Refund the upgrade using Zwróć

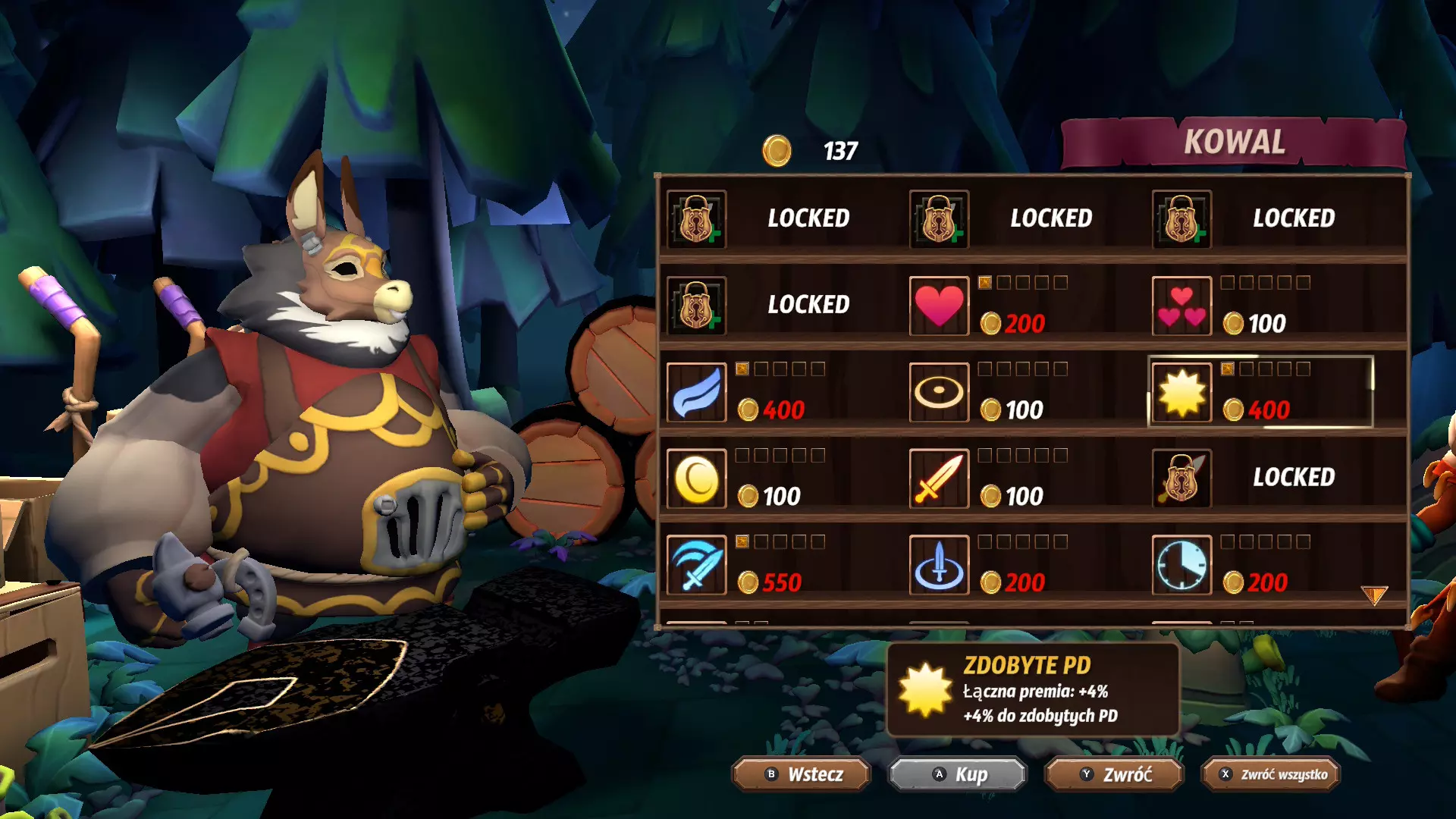tap(1114, 774)
